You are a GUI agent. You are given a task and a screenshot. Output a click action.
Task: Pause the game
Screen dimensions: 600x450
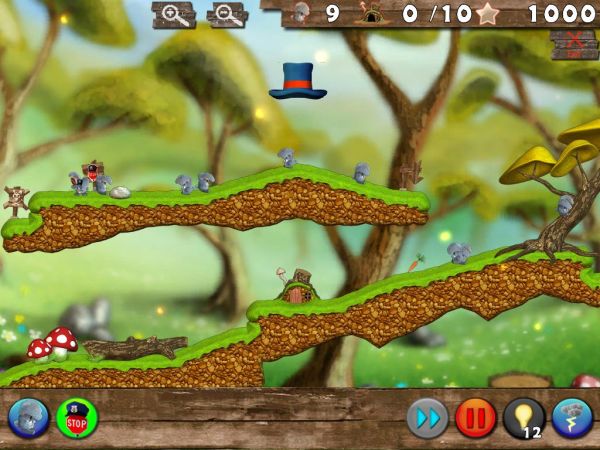point(475,417)
